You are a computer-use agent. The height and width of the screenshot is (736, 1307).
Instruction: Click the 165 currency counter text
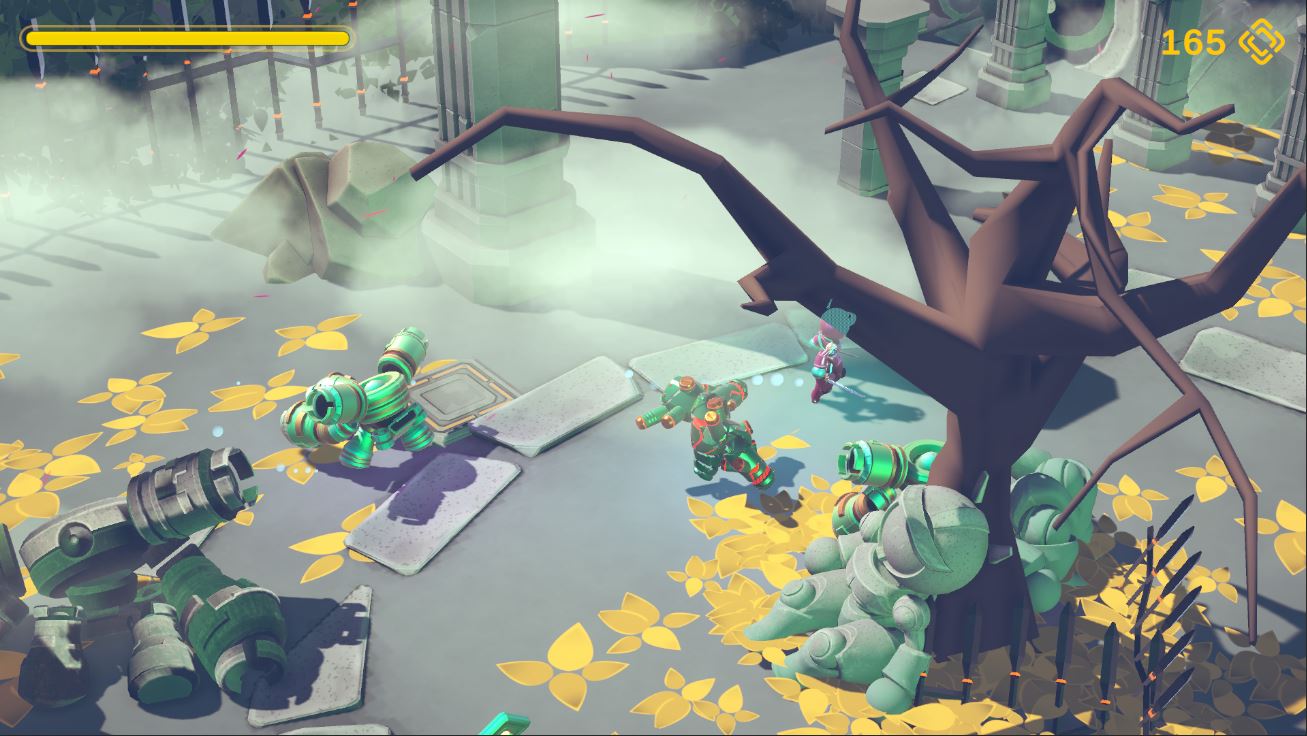coord(1197,43)
